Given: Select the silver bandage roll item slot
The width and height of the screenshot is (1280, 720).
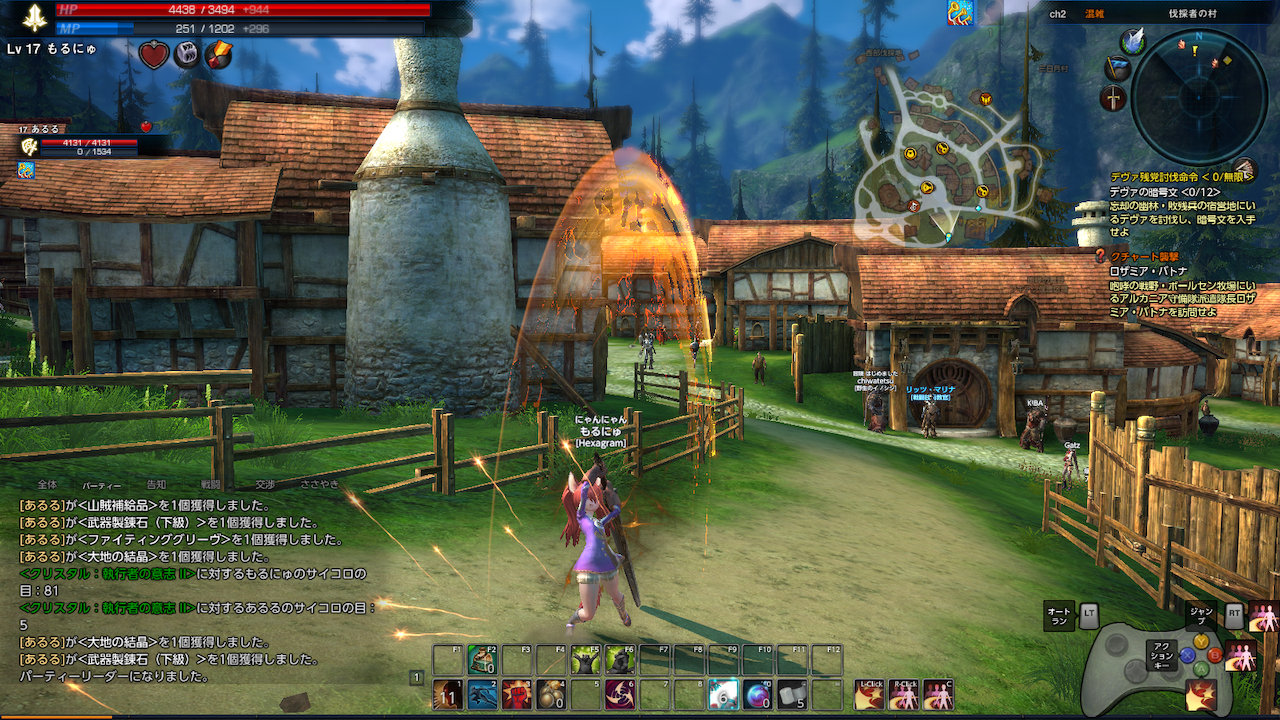Looking at the screenshot, I should [792, 694].
